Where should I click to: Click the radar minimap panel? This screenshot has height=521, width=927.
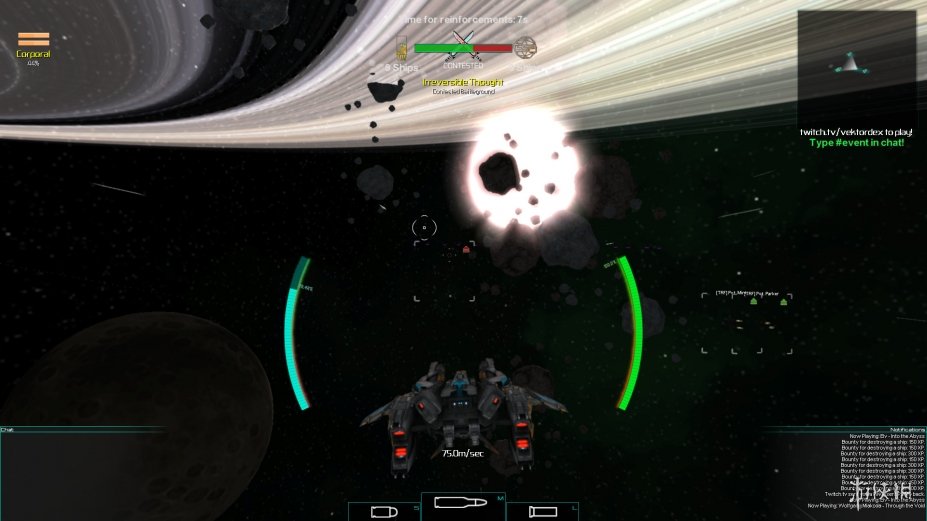coord(856,66)
